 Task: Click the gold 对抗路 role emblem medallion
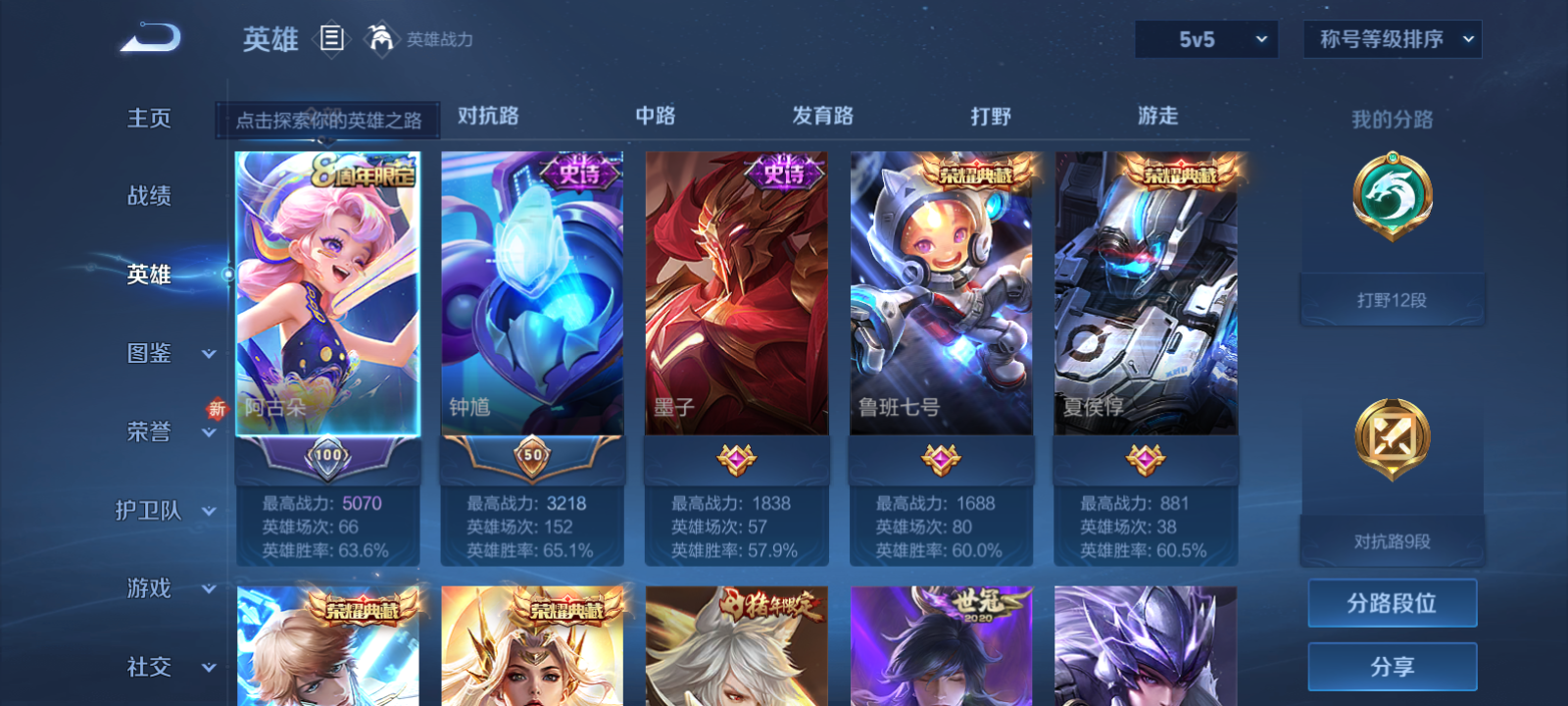(1392, 438)
